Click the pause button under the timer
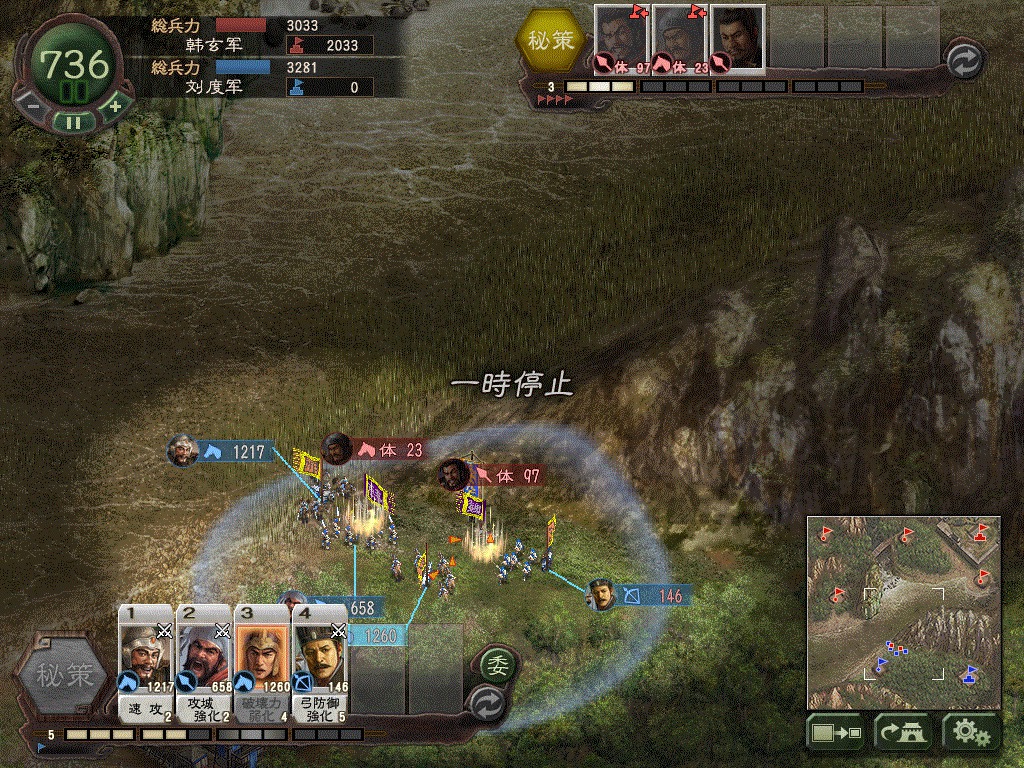This screenshot has height=768, width=1024. (x=72, y=122)
